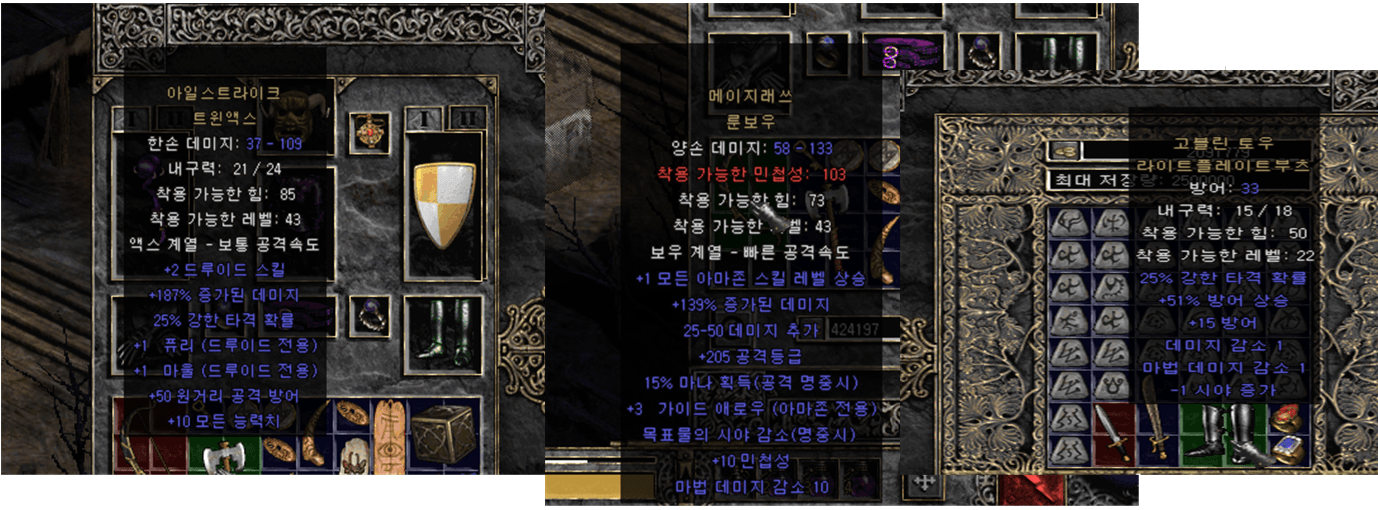Select the sword in the stash
Screen dimensions: 1378x510
click(x=1113, y=432)
